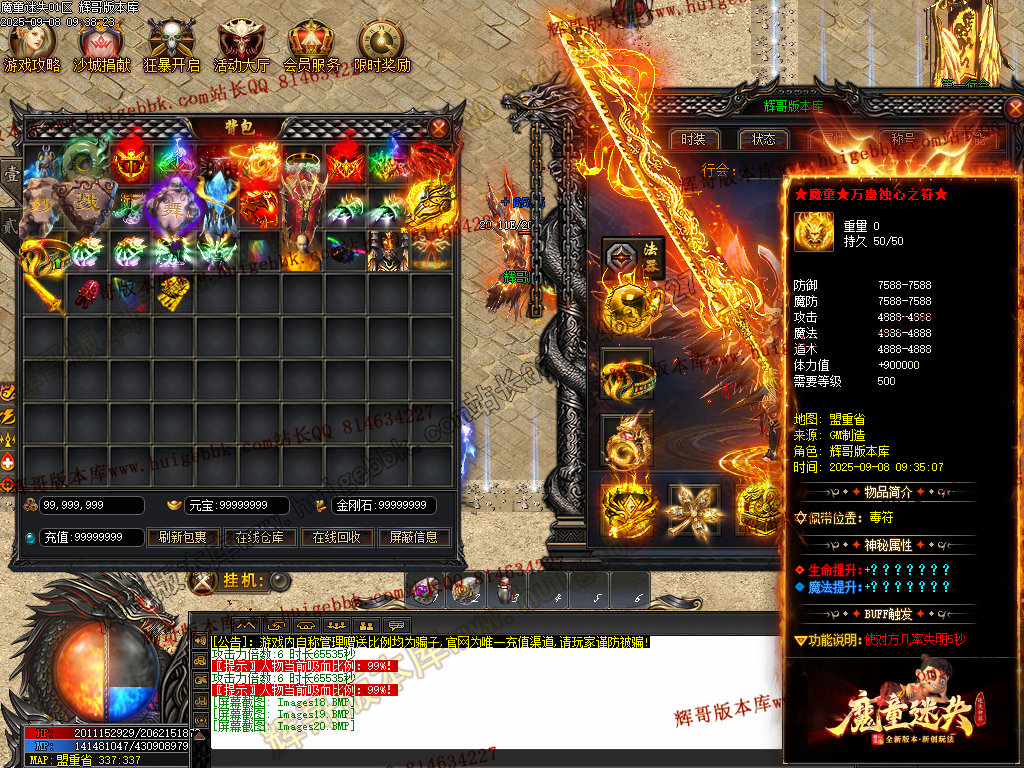This screenshot has width=1024, height=768.
Task: Switch to the 状态 status tab
Action: click(763, 139)
